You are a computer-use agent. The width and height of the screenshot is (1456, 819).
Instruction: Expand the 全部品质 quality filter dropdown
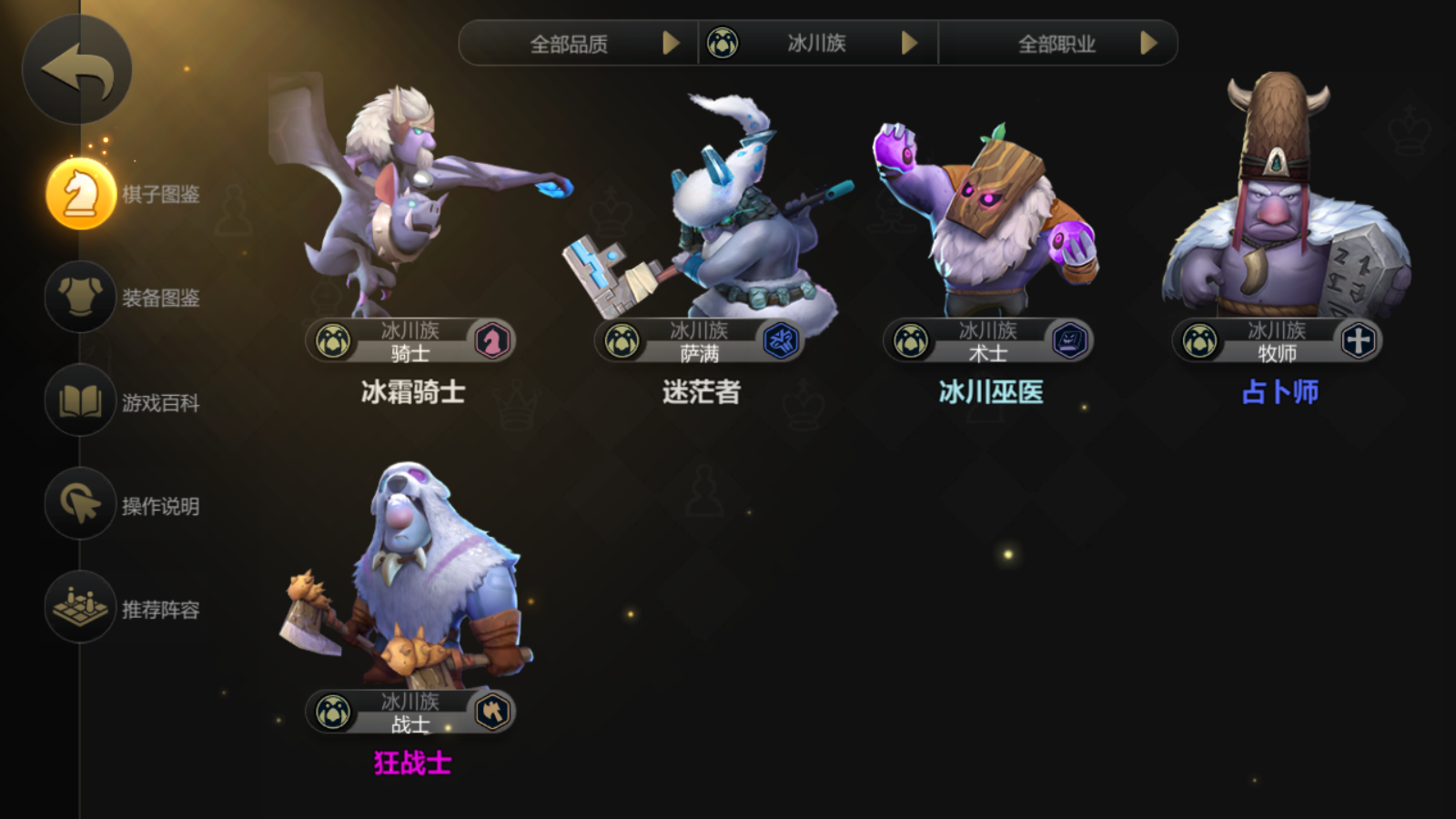point(579,43)
